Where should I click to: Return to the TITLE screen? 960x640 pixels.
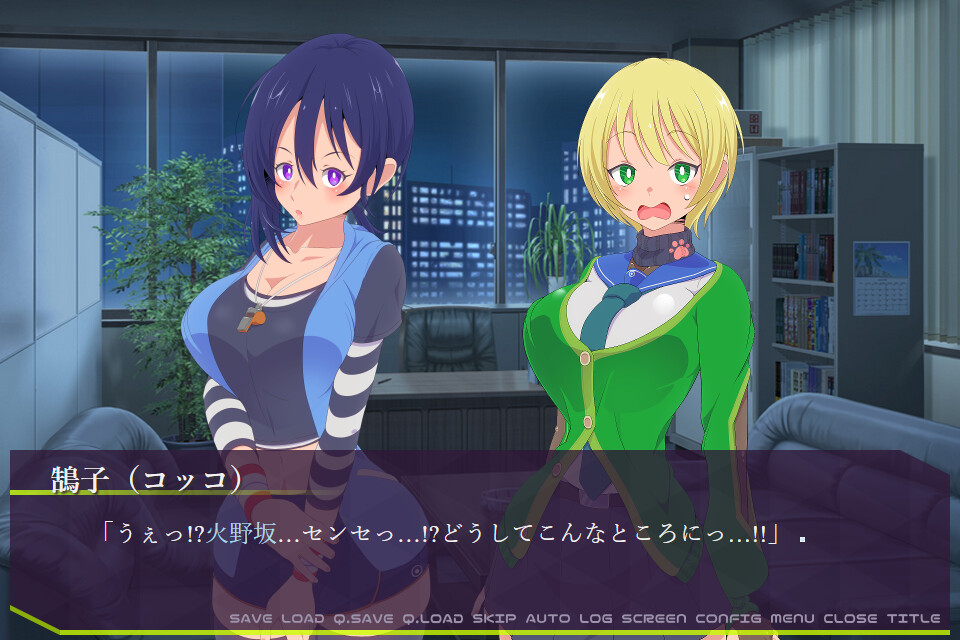pyautogui.click(x=913, y=618)
